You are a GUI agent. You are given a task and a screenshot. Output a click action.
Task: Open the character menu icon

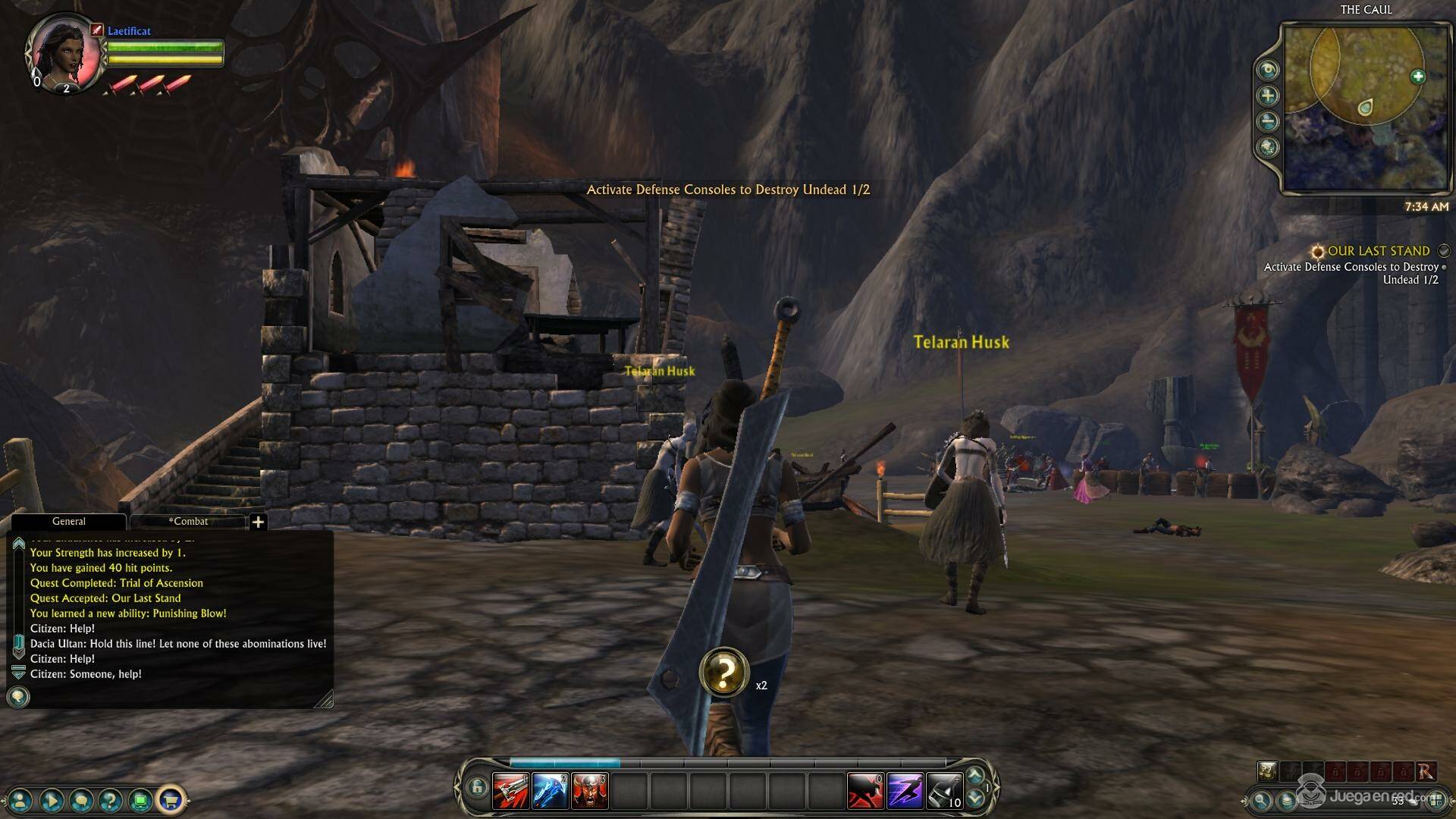[21, 799]
